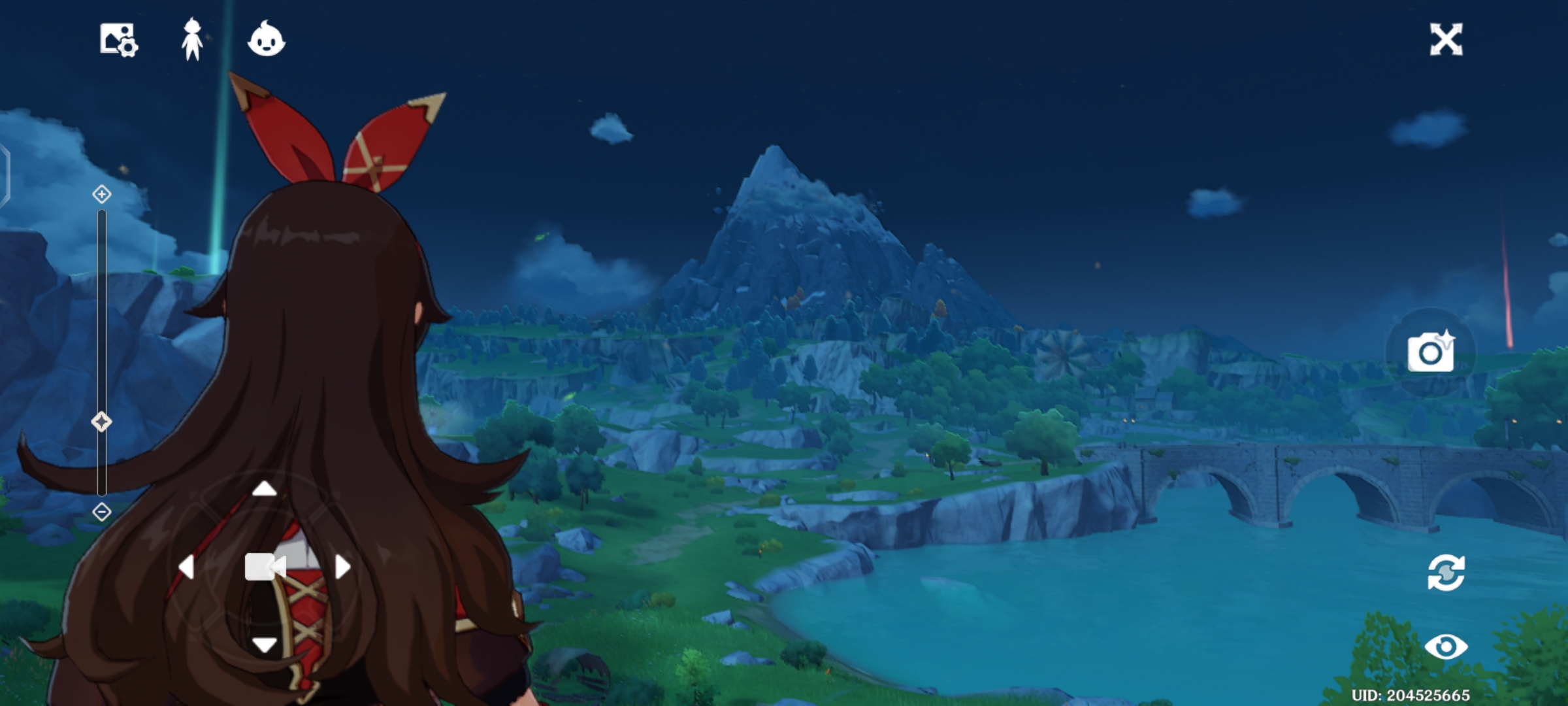Move the camera up with up arrow
Viewport: 1568px width, 706px height.
pos(265,488)
